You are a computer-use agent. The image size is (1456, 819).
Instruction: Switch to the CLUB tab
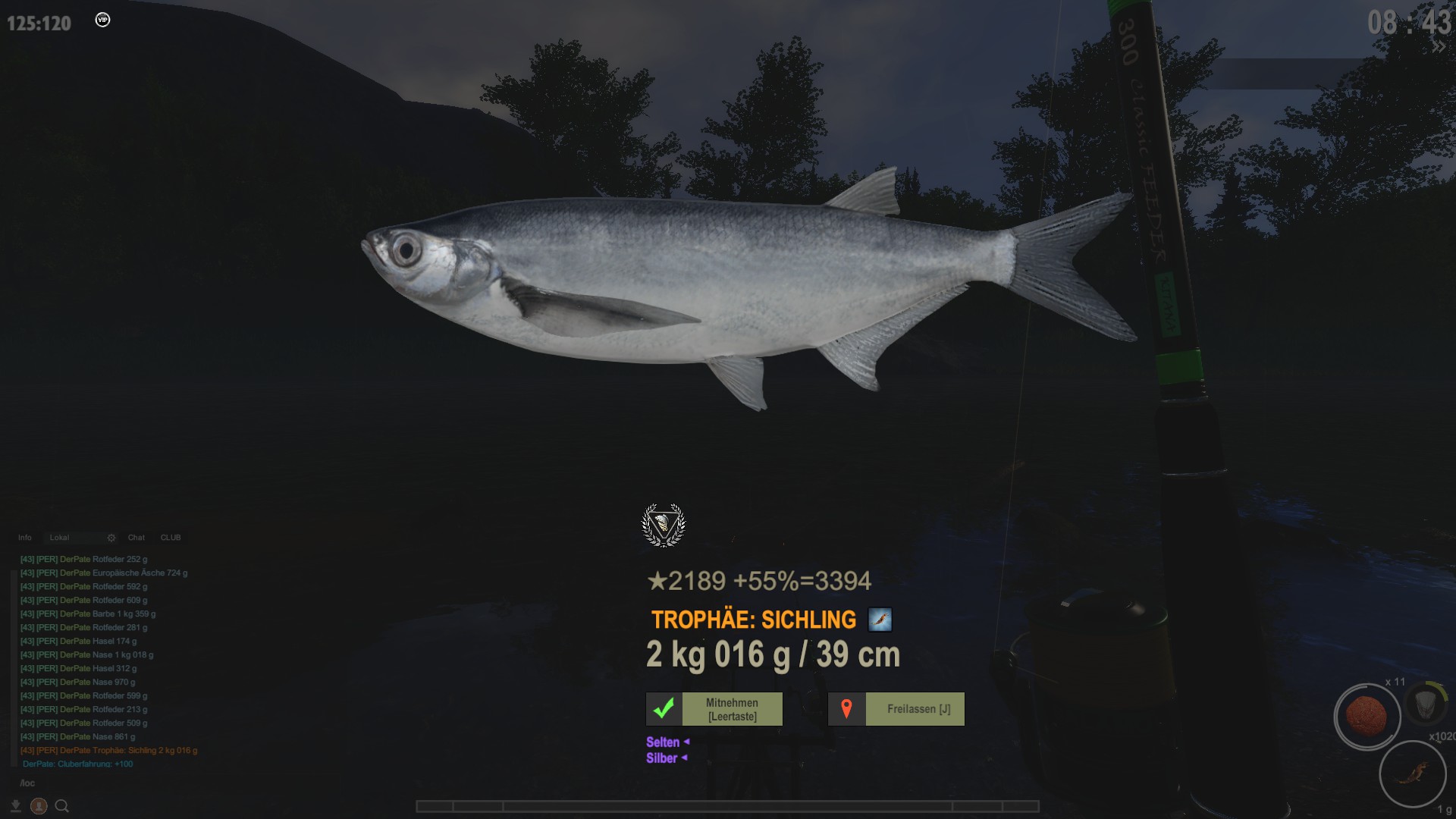point(171,538)
